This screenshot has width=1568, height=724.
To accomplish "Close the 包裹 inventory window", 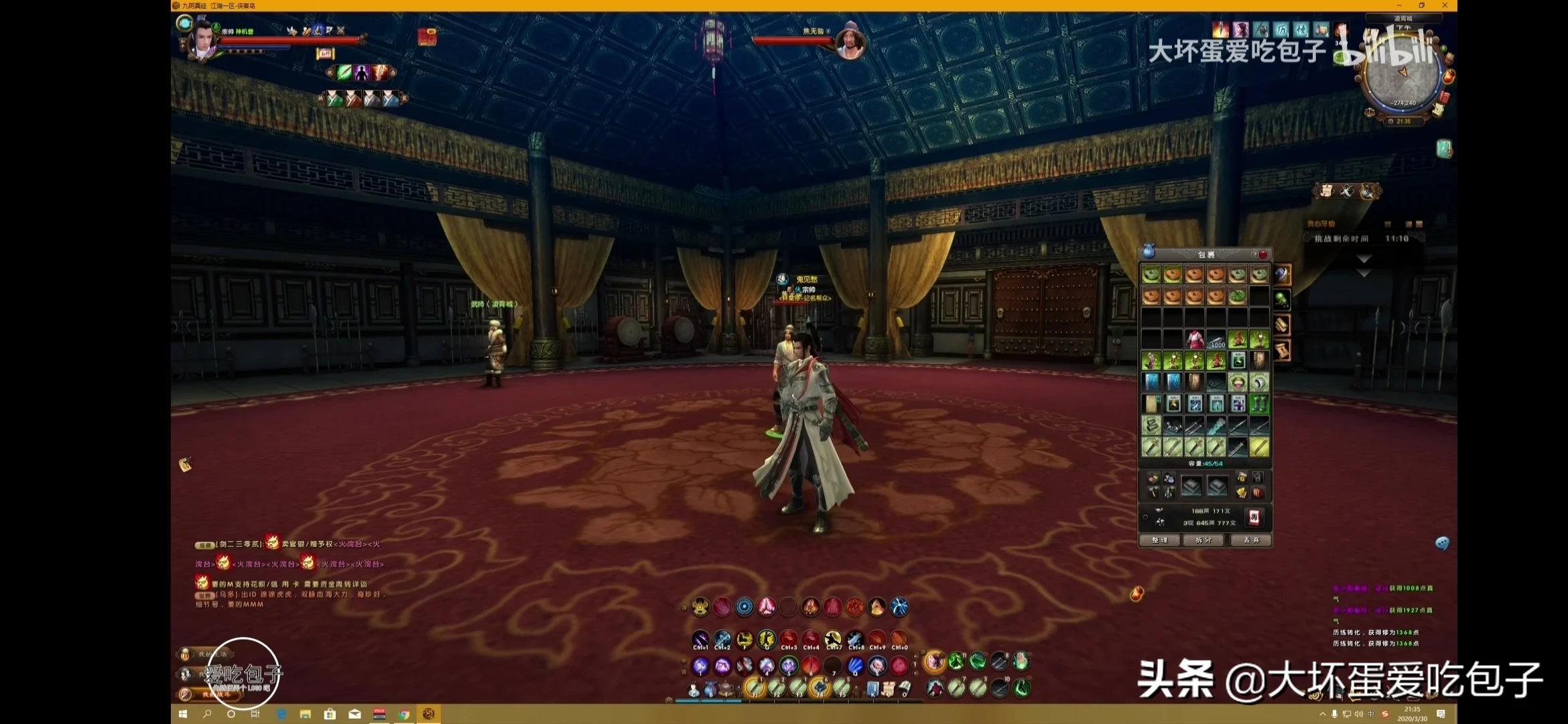I will 1263,255.
